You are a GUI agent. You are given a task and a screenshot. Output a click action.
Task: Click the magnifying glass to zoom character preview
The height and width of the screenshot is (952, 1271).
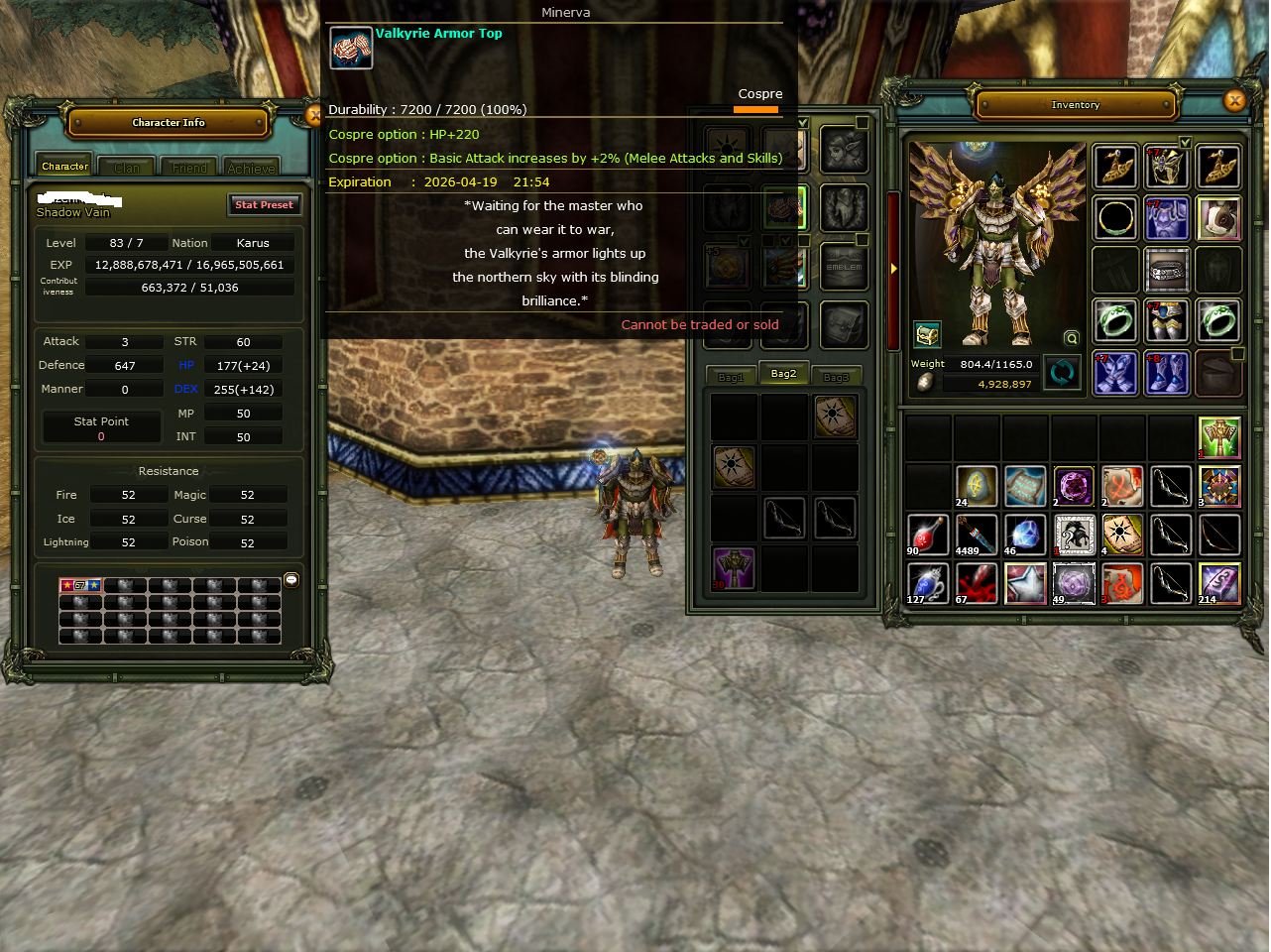(1071, 338)
